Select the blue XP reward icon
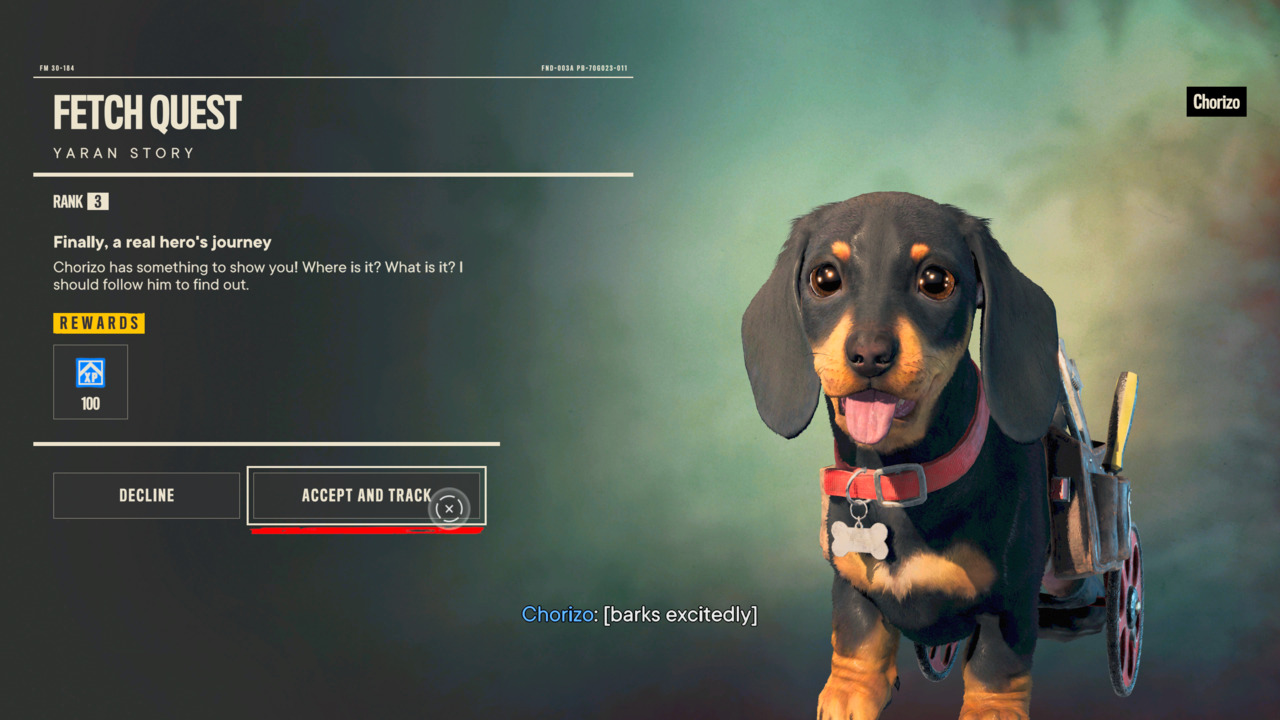 click(x=90, y=372)
